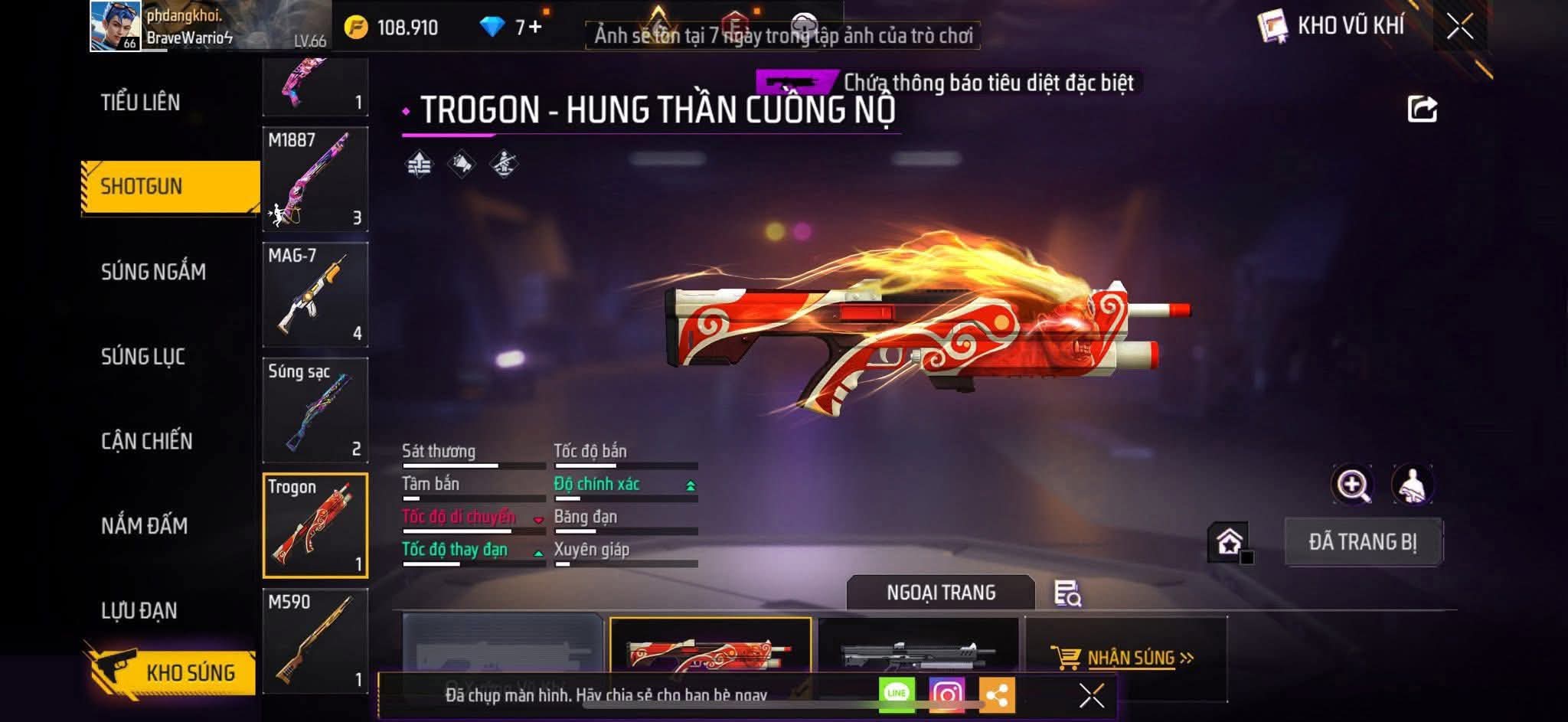Select the M1887 shotgun slot
Viewport: 1568px width, 722px height.
pos(315,179)
